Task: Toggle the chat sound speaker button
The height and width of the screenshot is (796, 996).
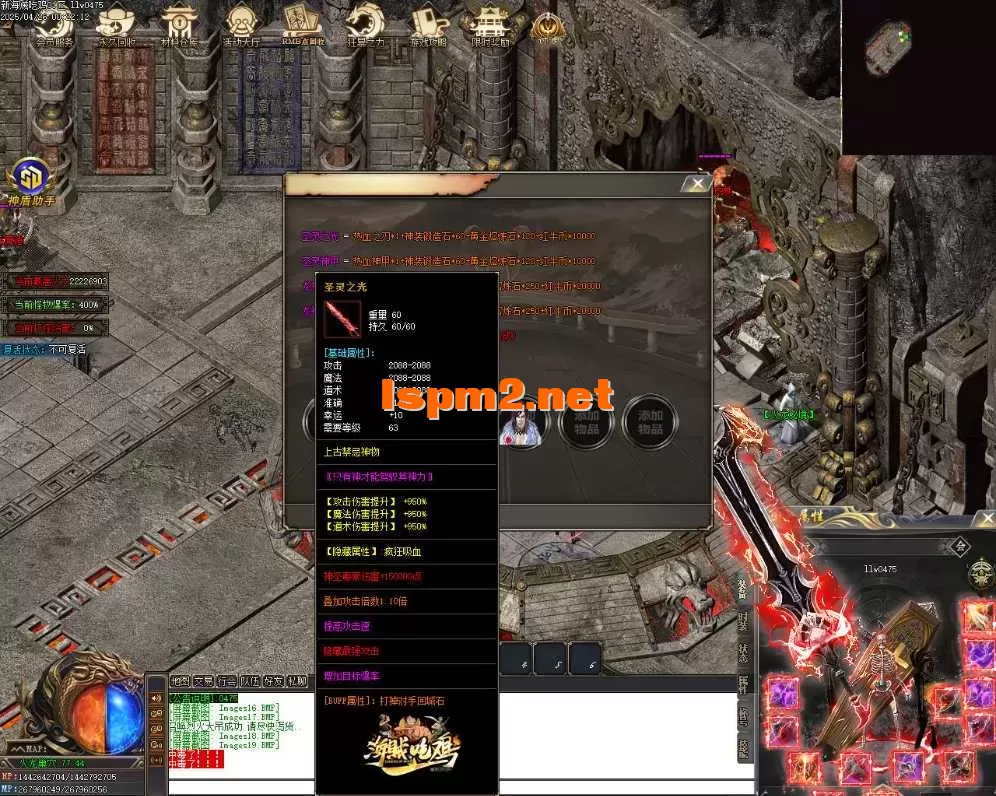Action: (x=157, y=697)
